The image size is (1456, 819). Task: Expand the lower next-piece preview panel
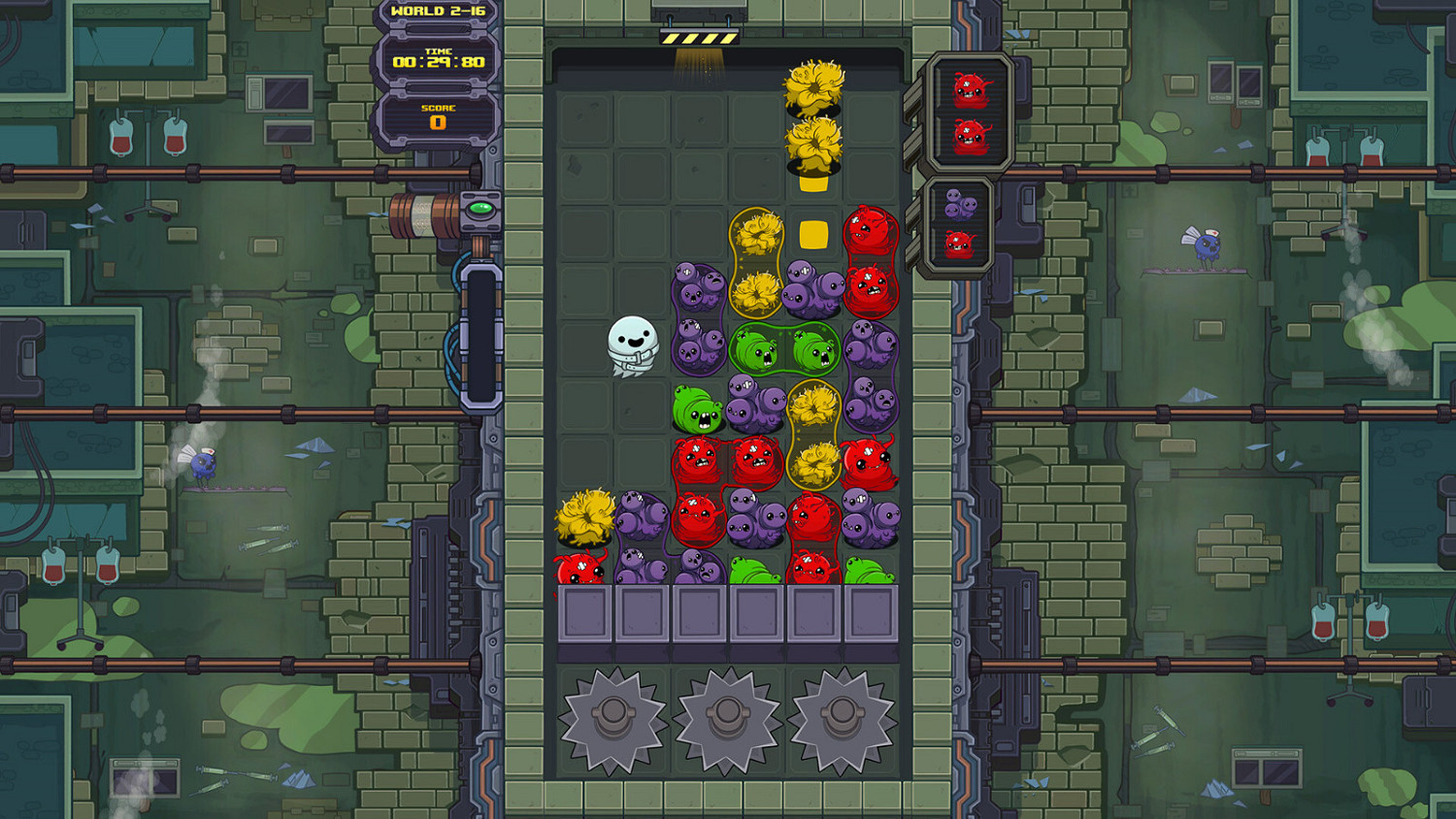(x=961, y=223)
